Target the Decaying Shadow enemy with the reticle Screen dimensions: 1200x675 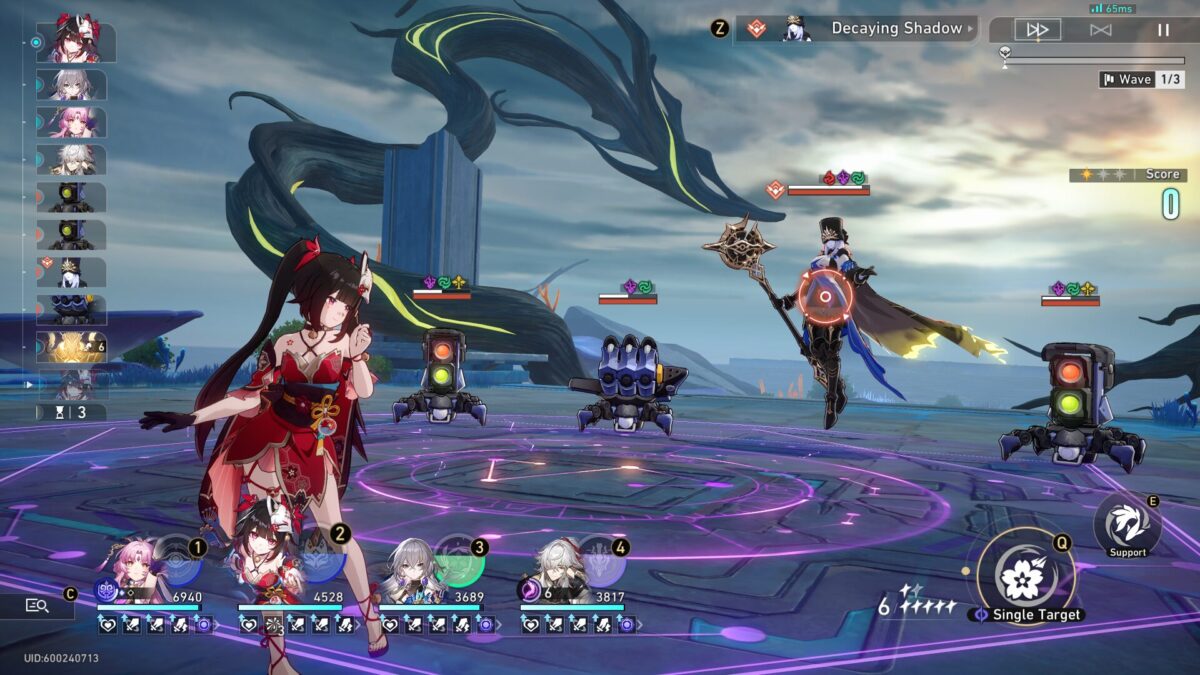point(826,296)
